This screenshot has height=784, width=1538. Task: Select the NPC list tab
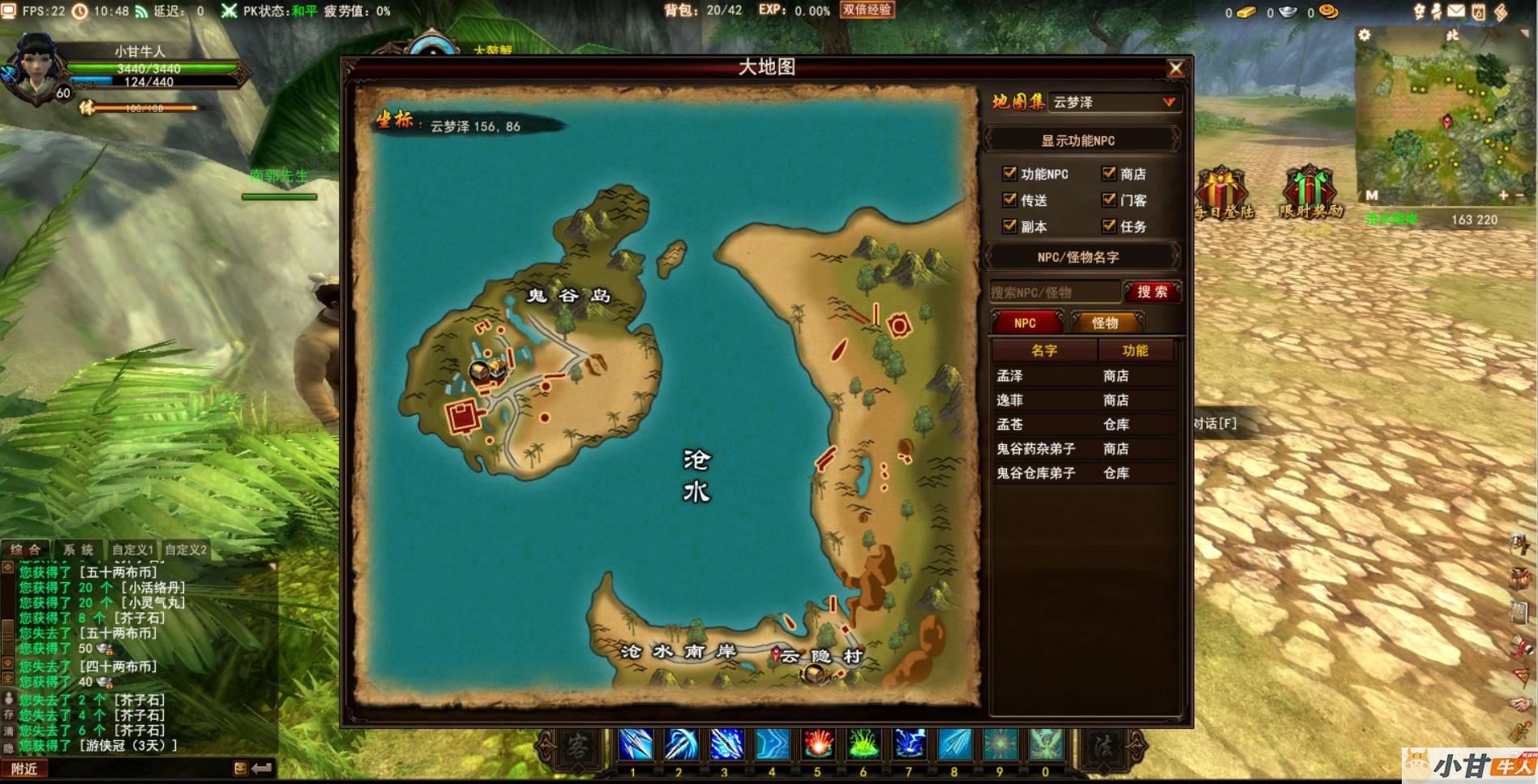point(1026,323)
